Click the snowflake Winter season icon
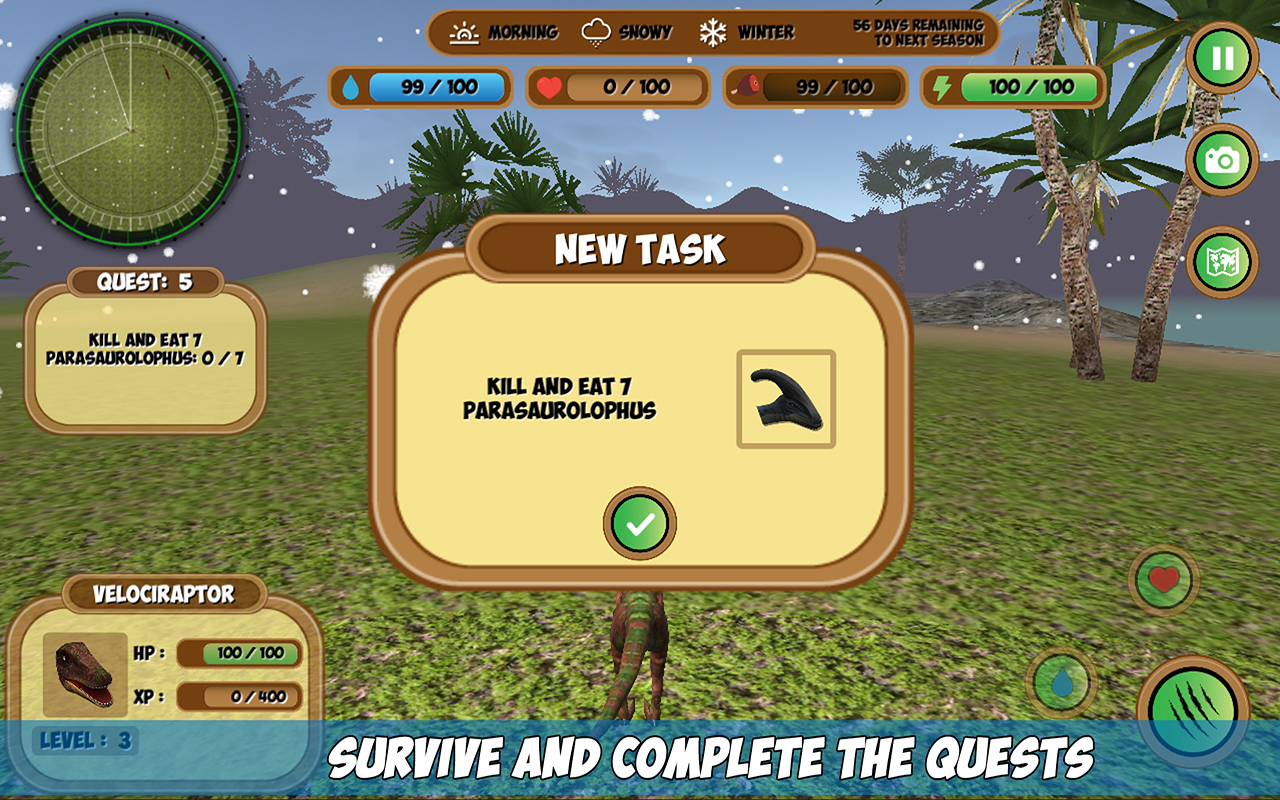This screenshot has width=1280, height=800. pyautogui.click(x=712, y=31)
